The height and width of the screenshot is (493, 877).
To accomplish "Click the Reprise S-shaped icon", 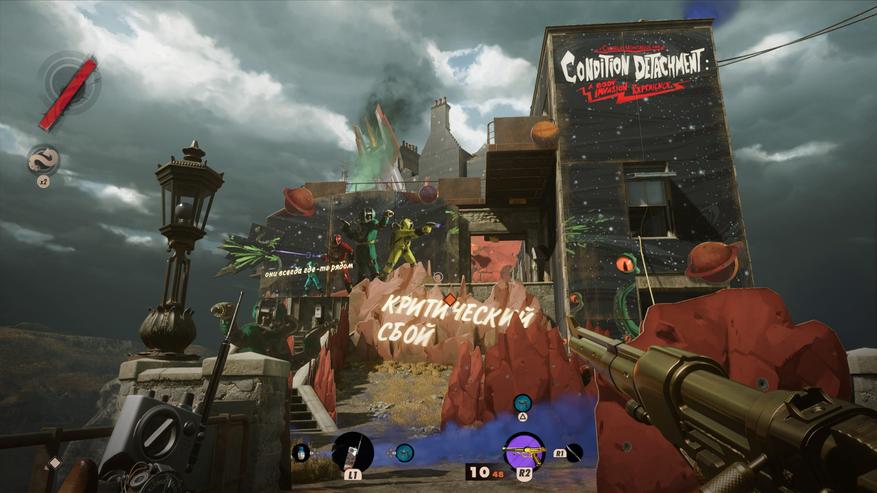I will coord(43,159).
